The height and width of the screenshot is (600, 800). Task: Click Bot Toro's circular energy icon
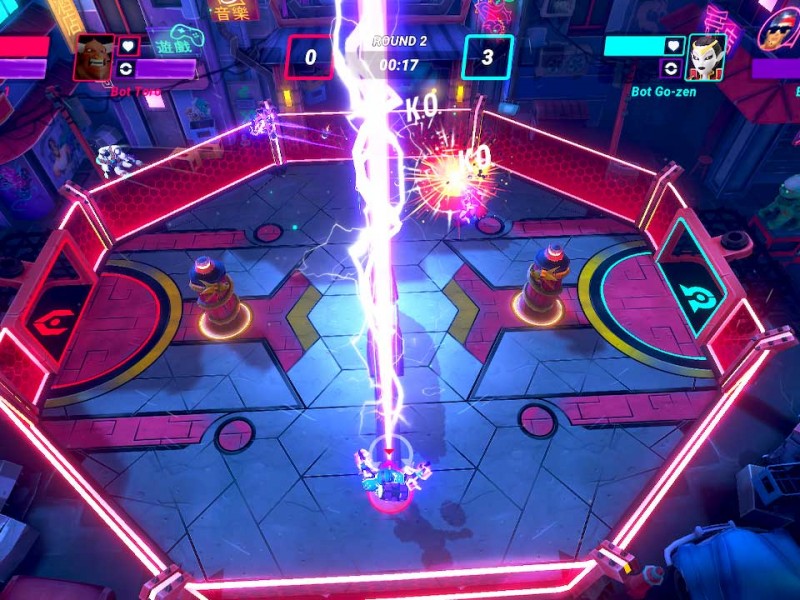coord(127,69)
